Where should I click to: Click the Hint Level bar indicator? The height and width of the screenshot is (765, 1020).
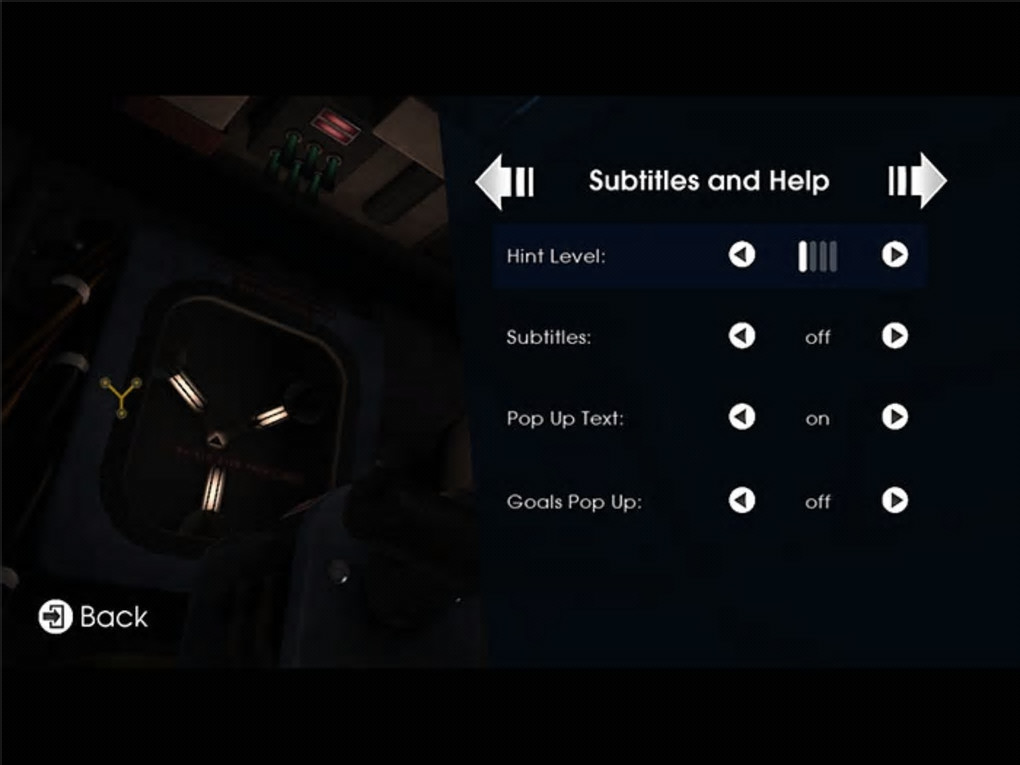tap(817, 257)
